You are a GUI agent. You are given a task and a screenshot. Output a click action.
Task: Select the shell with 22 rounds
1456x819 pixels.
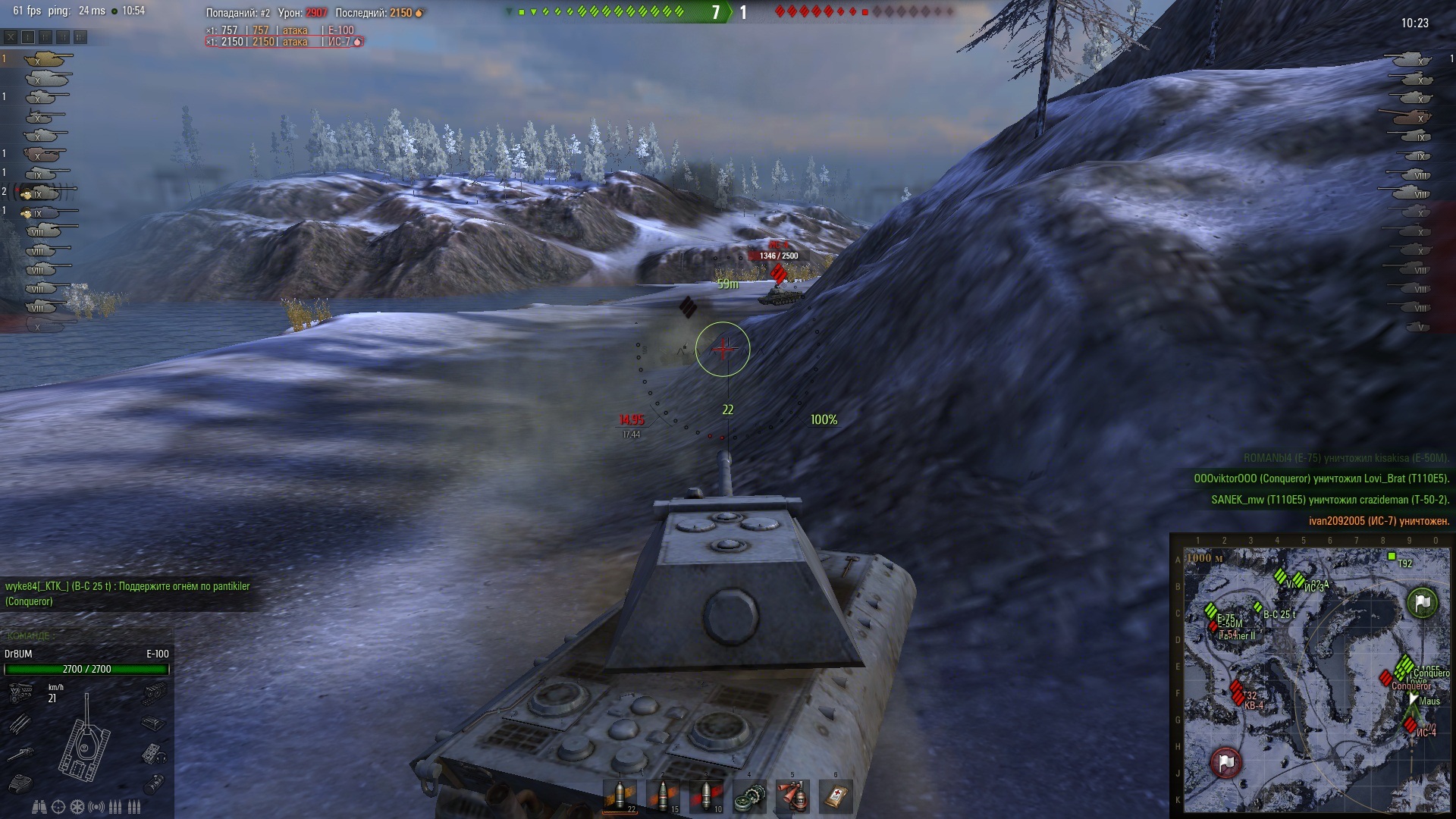(x=620, y=795)
